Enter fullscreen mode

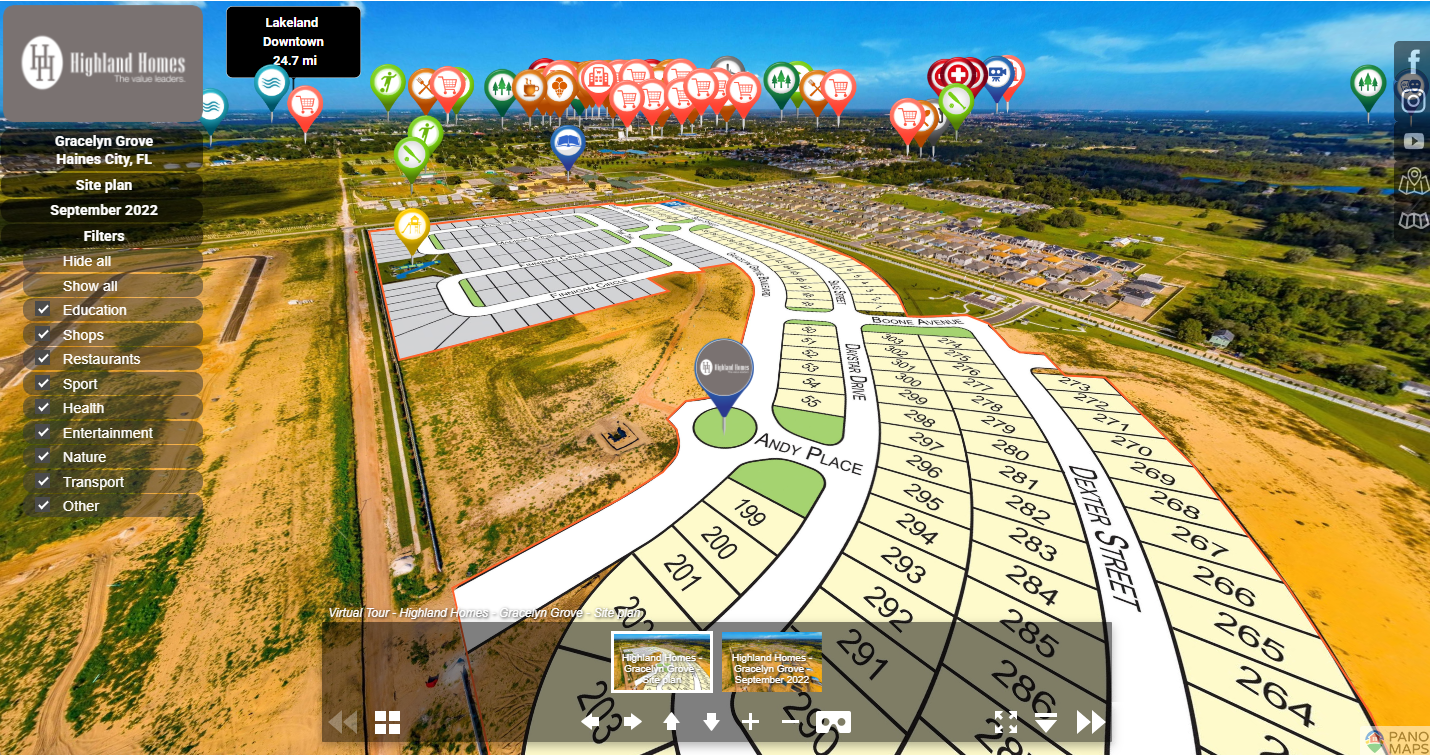coord(1006,722)
